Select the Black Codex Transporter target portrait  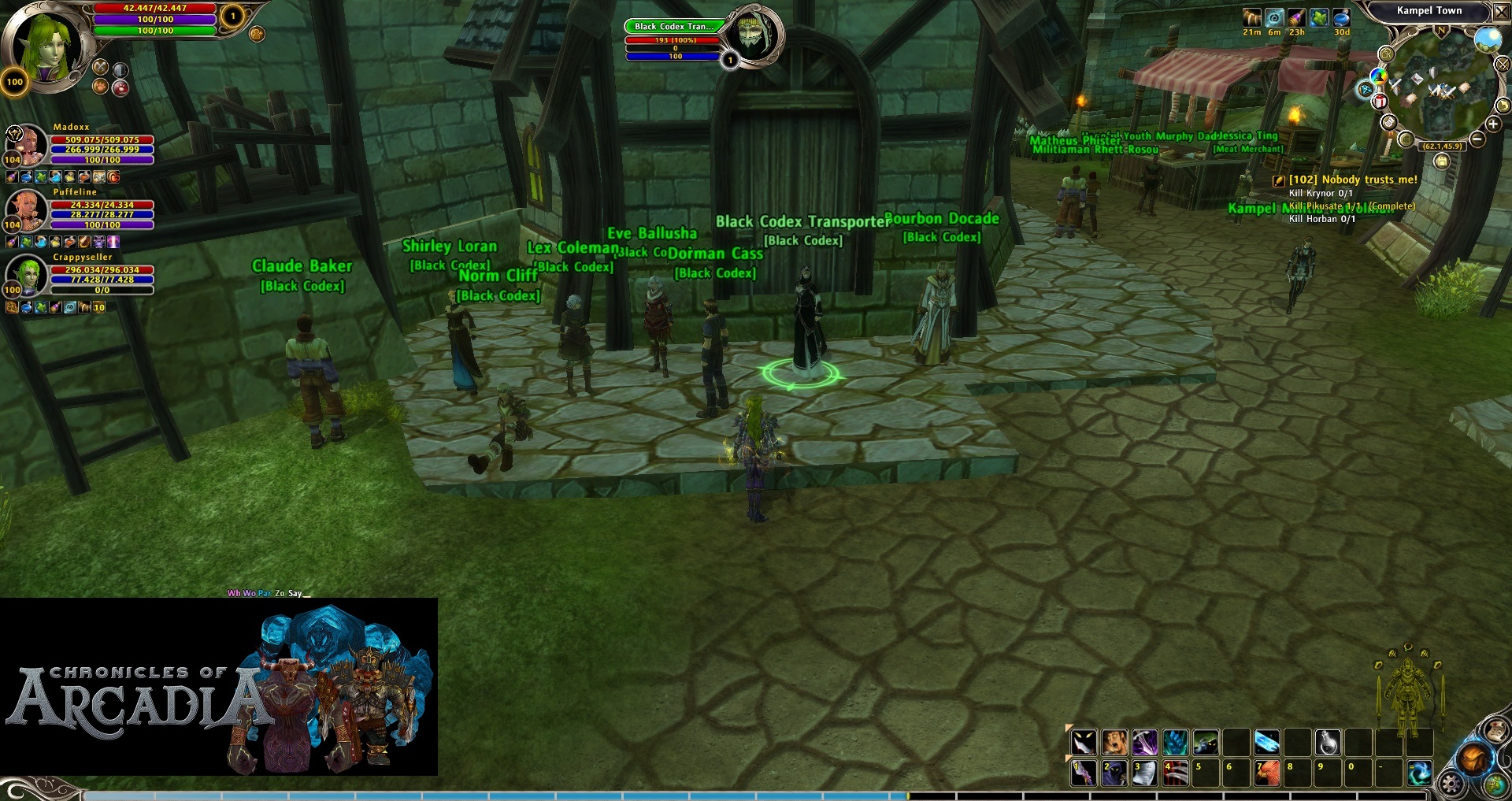tap(752, 34)
